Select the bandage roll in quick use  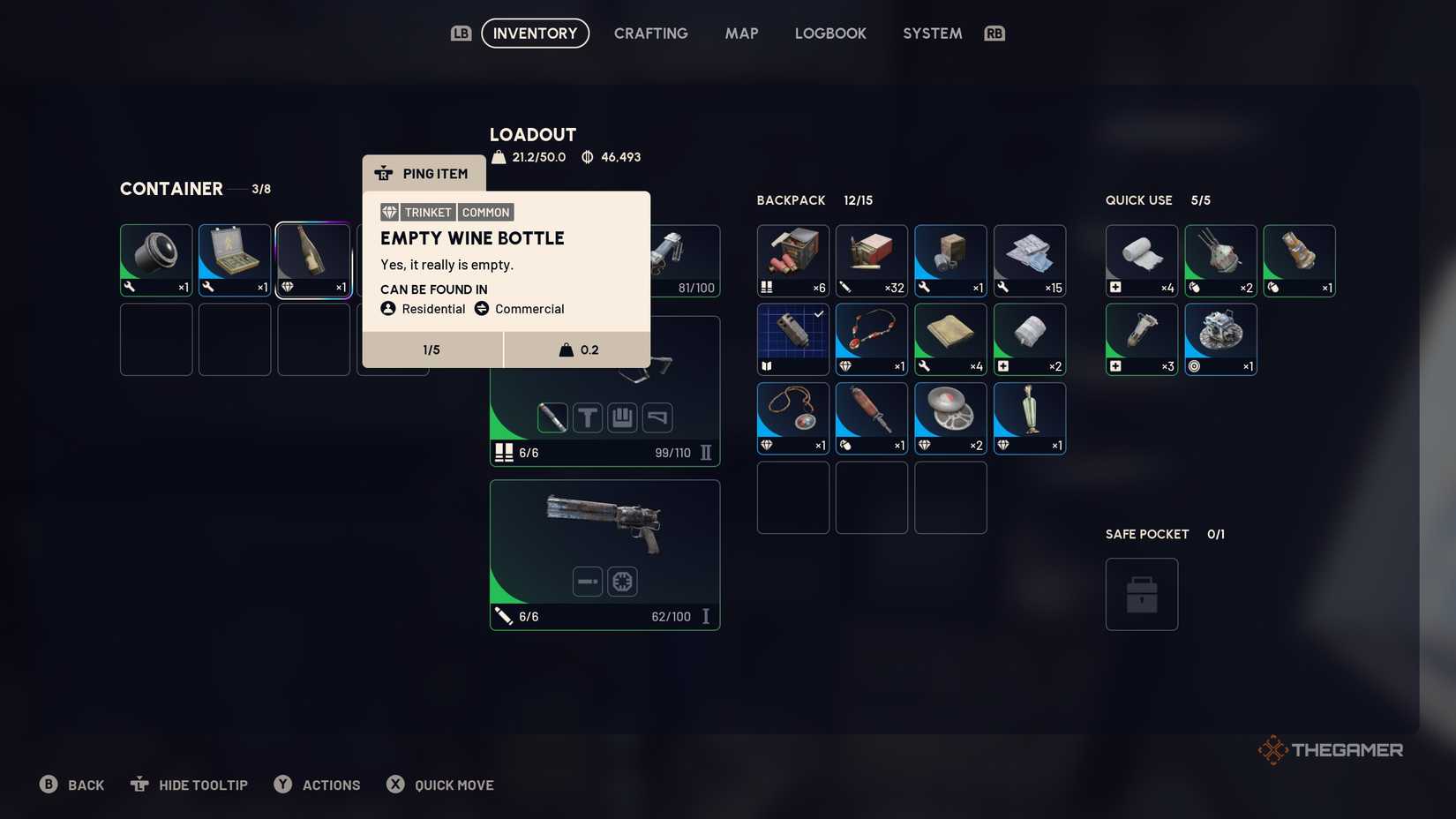point(1141,259)
